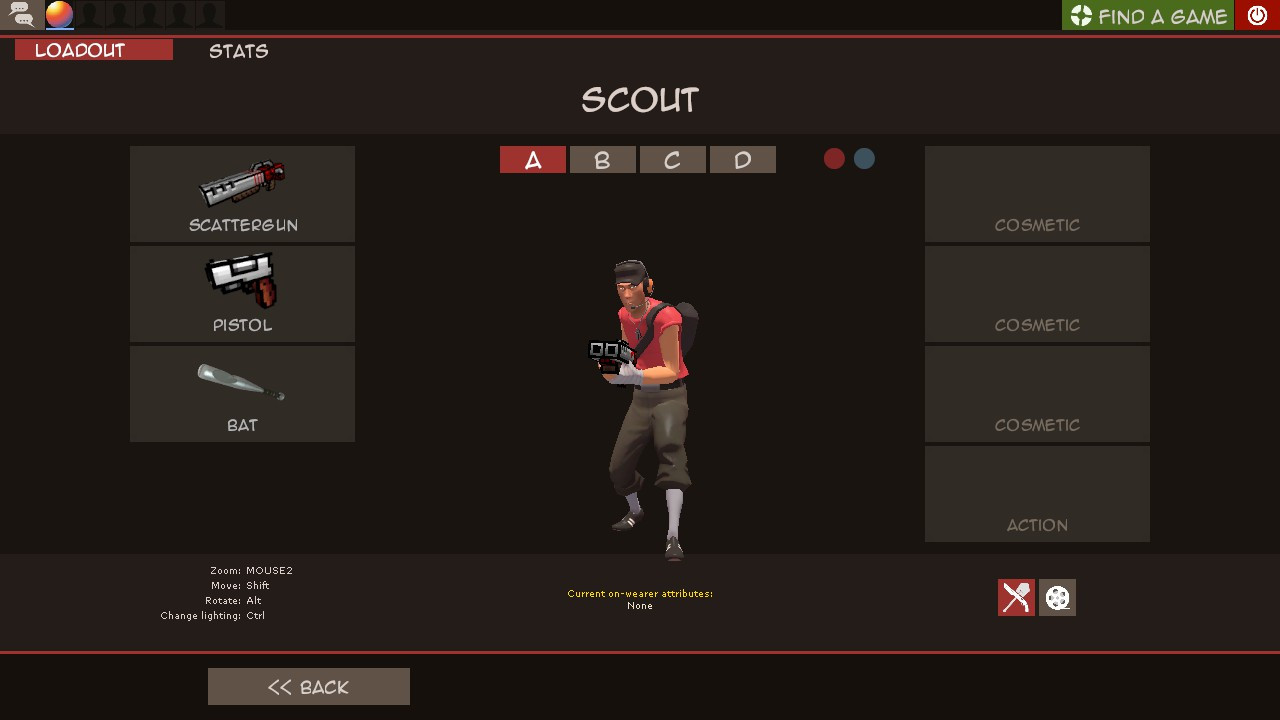Switch preview to the blue team dot
1280x720 pixels.
863,158
